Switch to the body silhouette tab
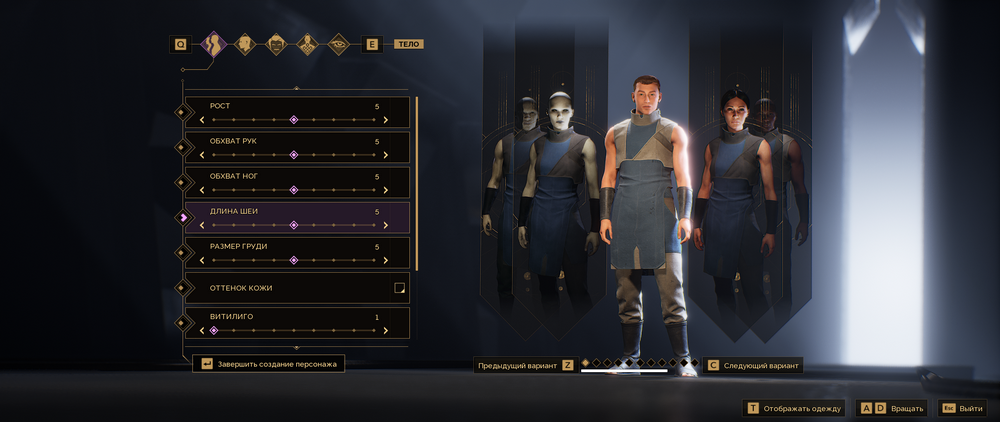Viewport: 1000px width, 422px height. tap(212, 44)
